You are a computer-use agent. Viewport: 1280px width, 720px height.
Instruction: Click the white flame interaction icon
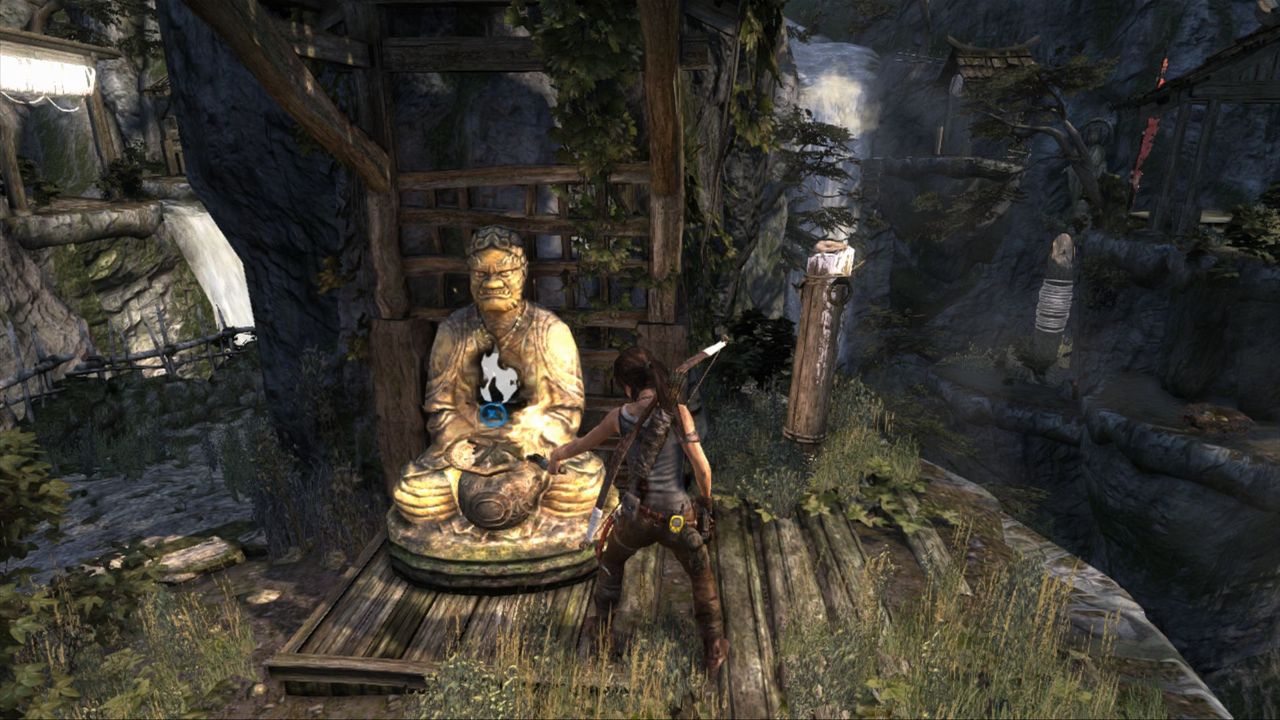(x=497, y=377)
